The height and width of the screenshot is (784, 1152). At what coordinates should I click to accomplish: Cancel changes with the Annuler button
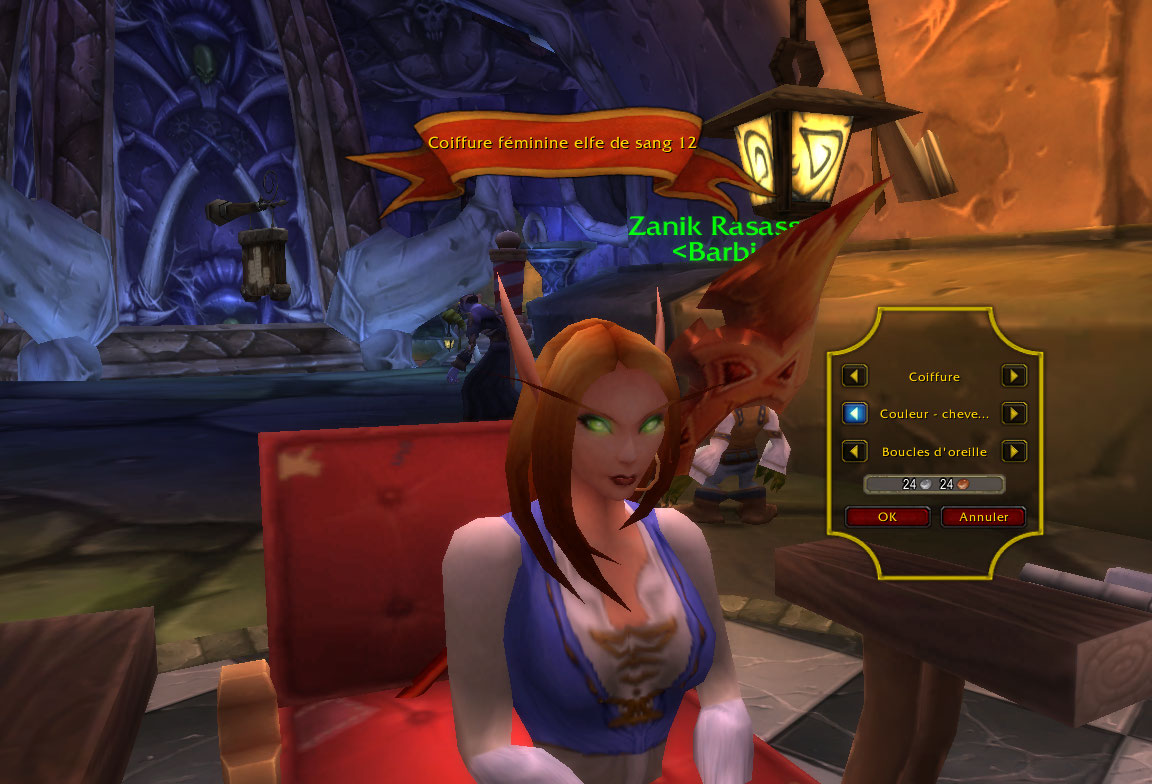(983, 517)
